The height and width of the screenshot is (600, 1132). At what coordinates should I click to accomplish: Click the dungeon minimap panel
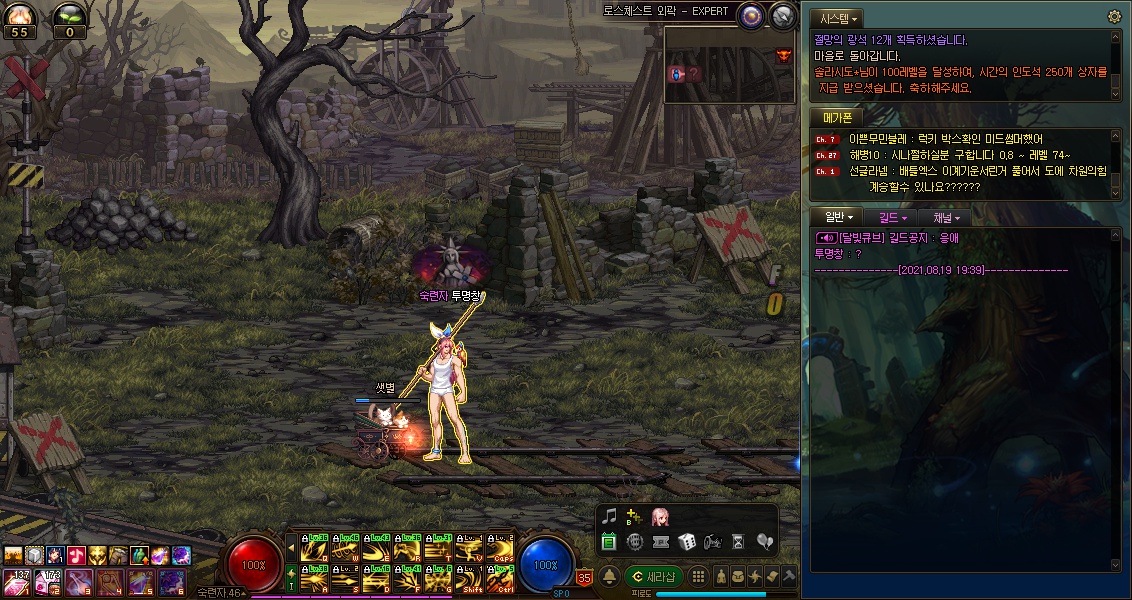click(x=731, y=64)
